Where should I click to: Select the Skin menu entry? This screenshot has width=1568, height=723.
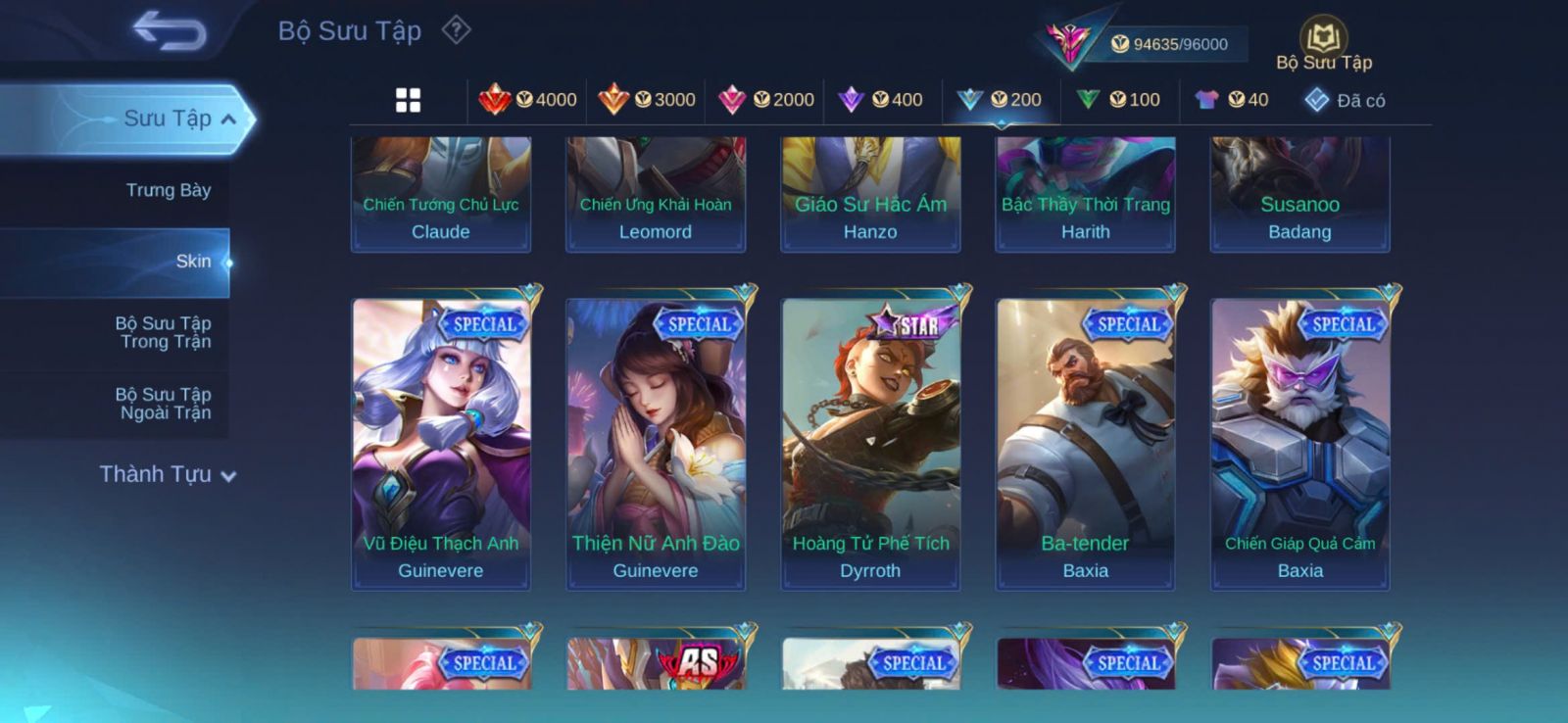tap(193, 262)
